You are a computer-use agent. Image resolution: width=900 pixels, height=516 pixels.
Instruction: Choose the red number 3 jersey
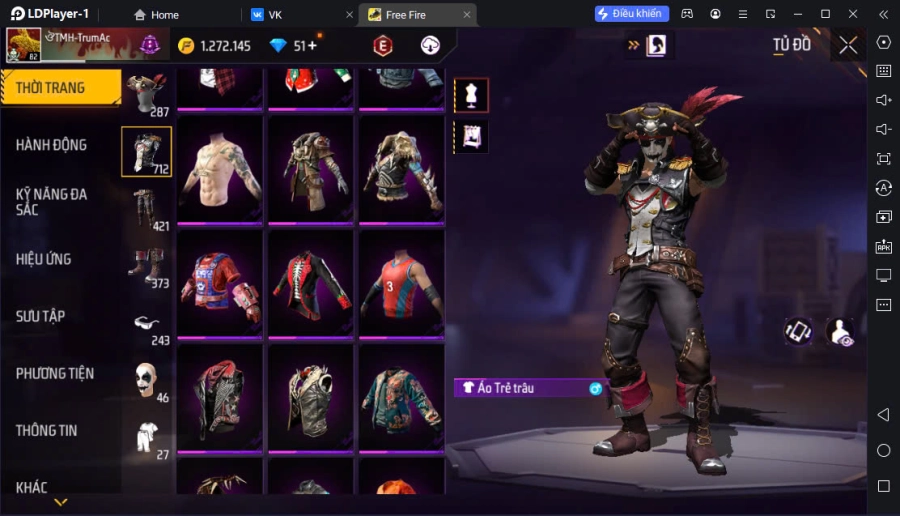pyautogui.click(x=400, y=284)
